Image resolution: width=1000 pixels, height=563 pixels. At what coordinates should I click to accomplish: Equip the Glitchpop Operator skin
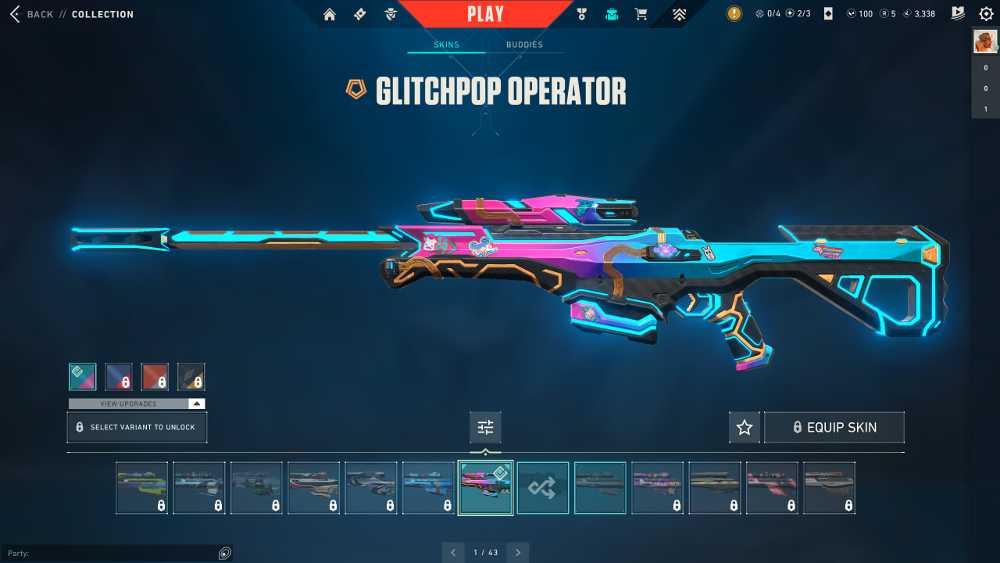[834, 427]
